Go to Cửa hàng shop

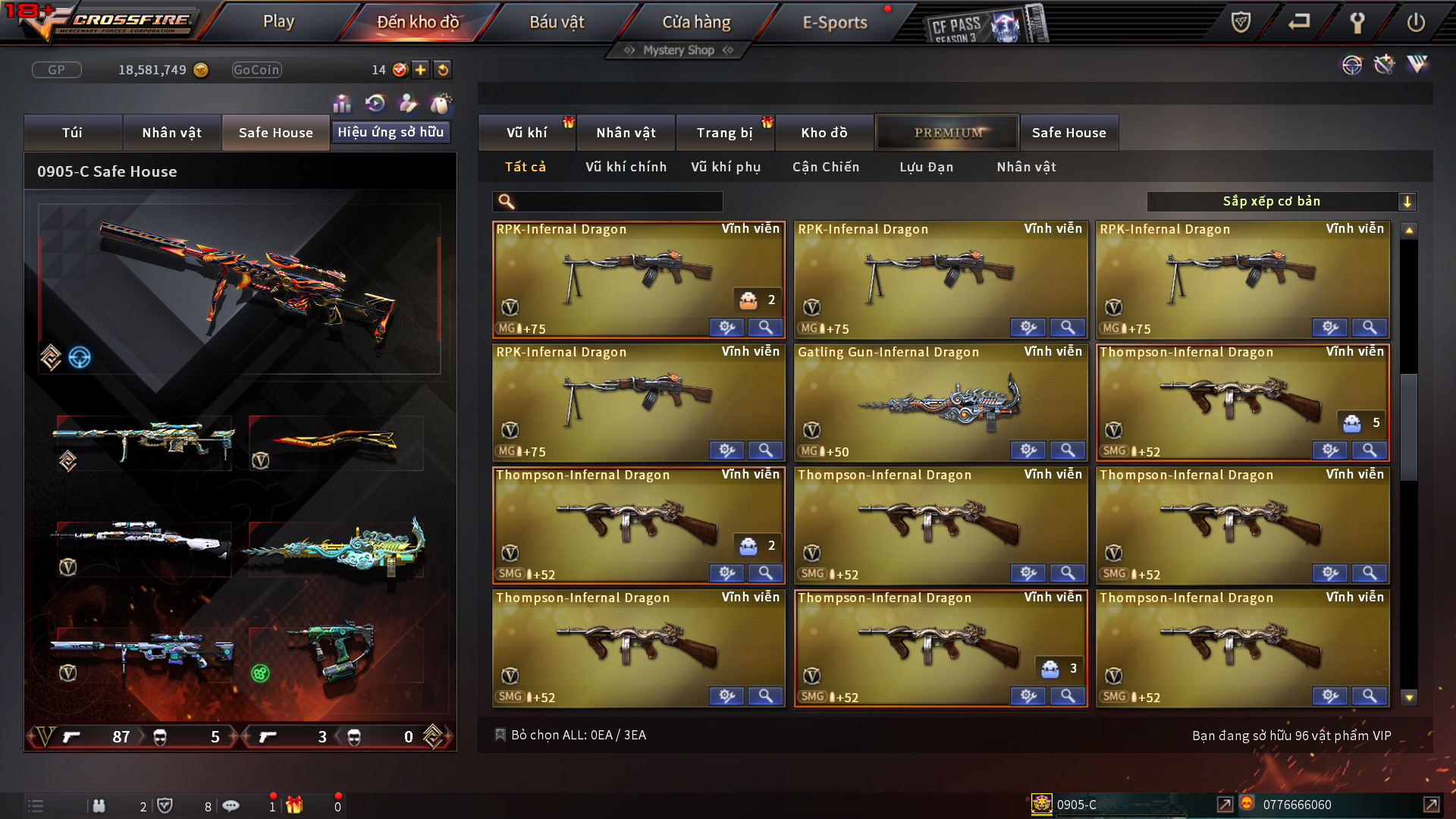pos(696,22)
